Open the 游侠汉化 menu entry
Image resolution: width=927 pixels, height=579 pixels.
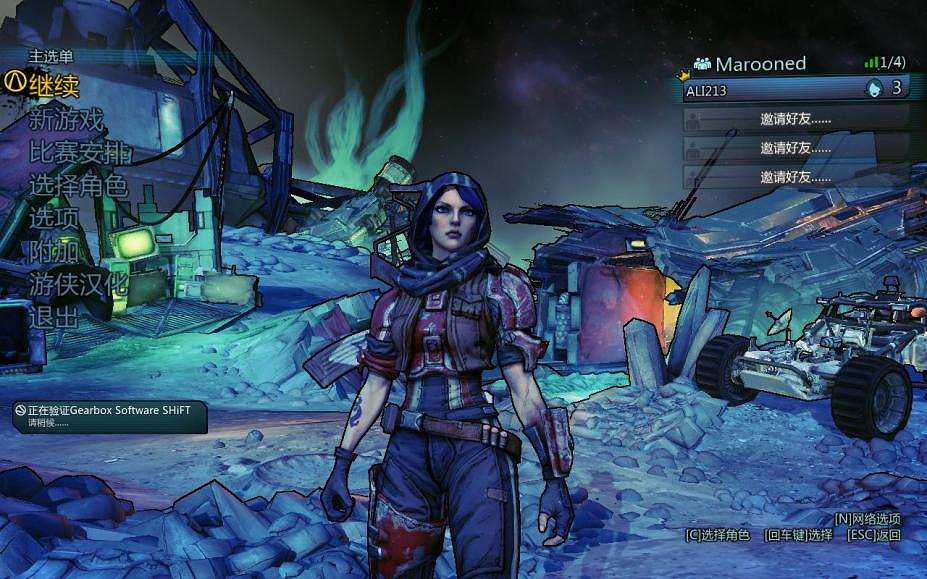(x=78, y=284)
